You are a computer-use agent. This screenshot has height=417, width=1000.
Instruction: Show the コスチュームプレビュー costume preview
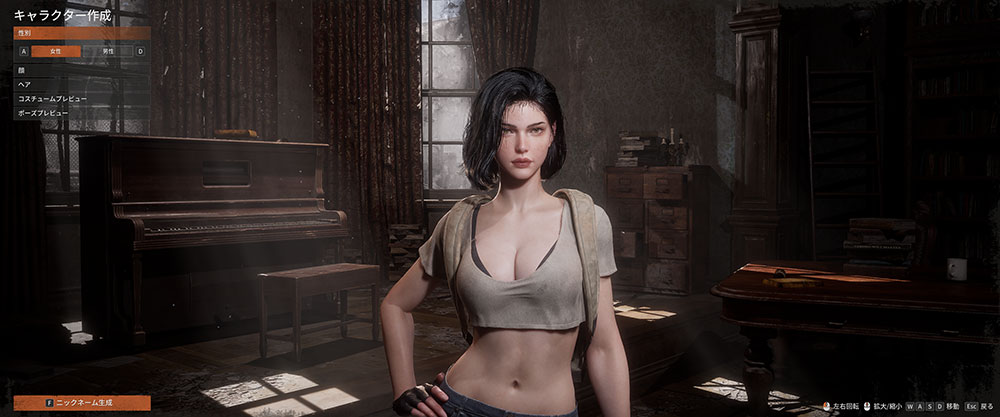pos(82,99)
